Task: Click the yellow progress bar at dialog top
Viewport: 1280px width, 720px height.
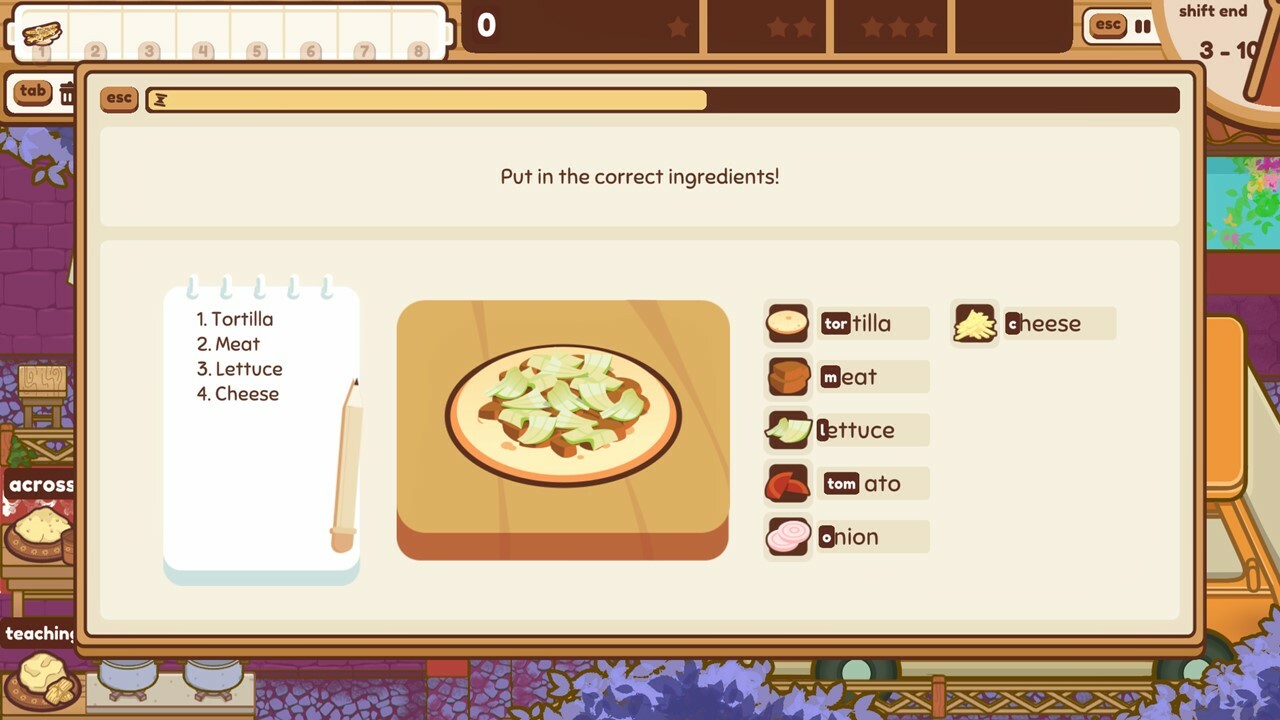Action: 430,100
